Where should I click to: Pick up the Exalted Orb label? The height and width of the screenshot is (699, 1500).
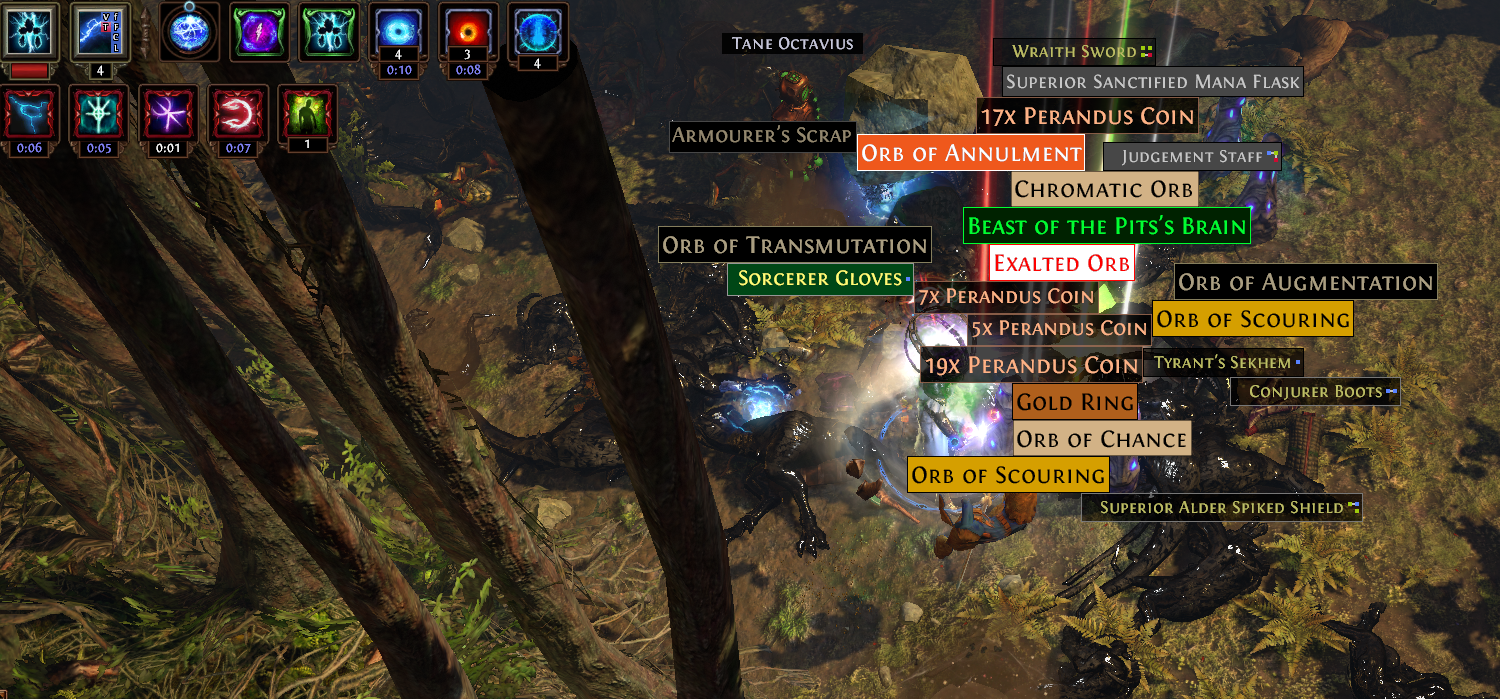click(1061, 264)
